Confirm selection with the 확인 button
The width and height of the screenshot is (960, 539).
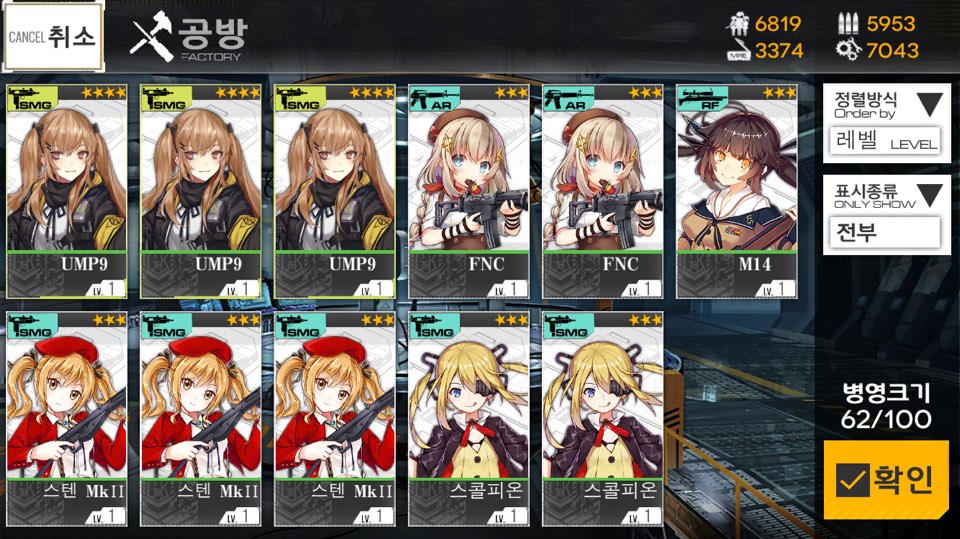[886, 480]
